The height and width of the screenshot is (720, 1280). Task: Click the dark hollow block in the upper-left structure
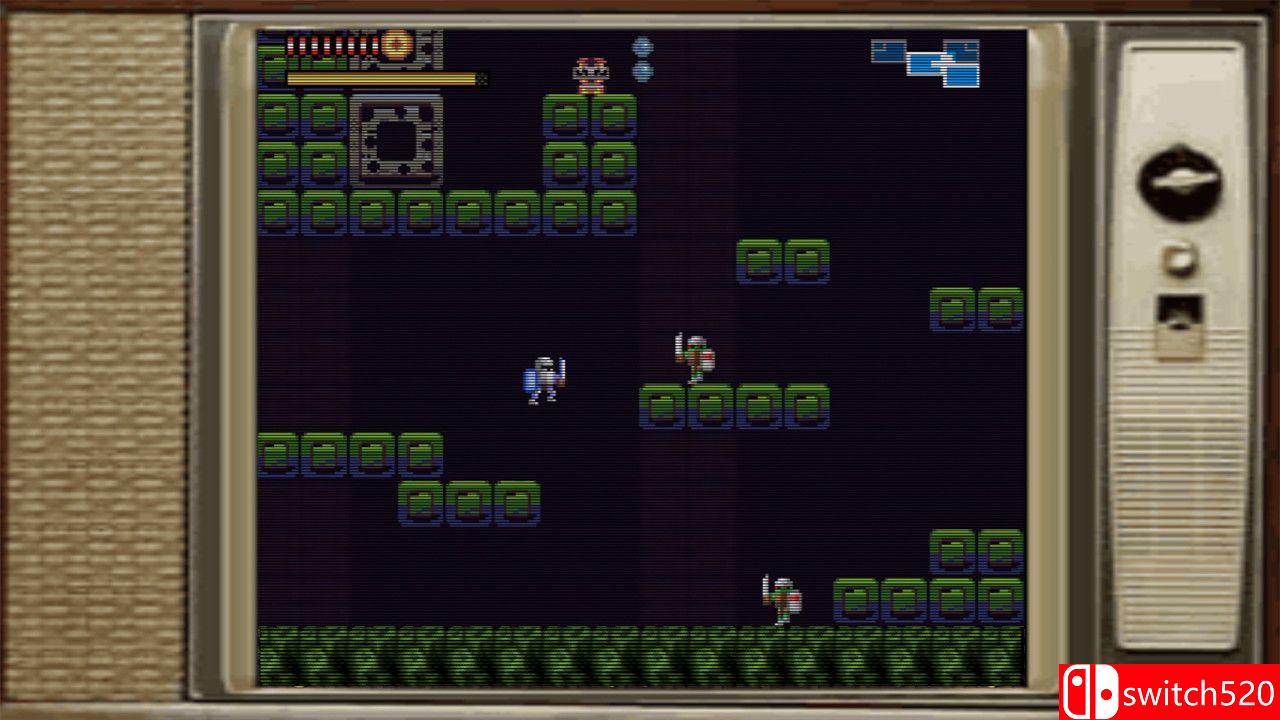[x=397, y=140]
